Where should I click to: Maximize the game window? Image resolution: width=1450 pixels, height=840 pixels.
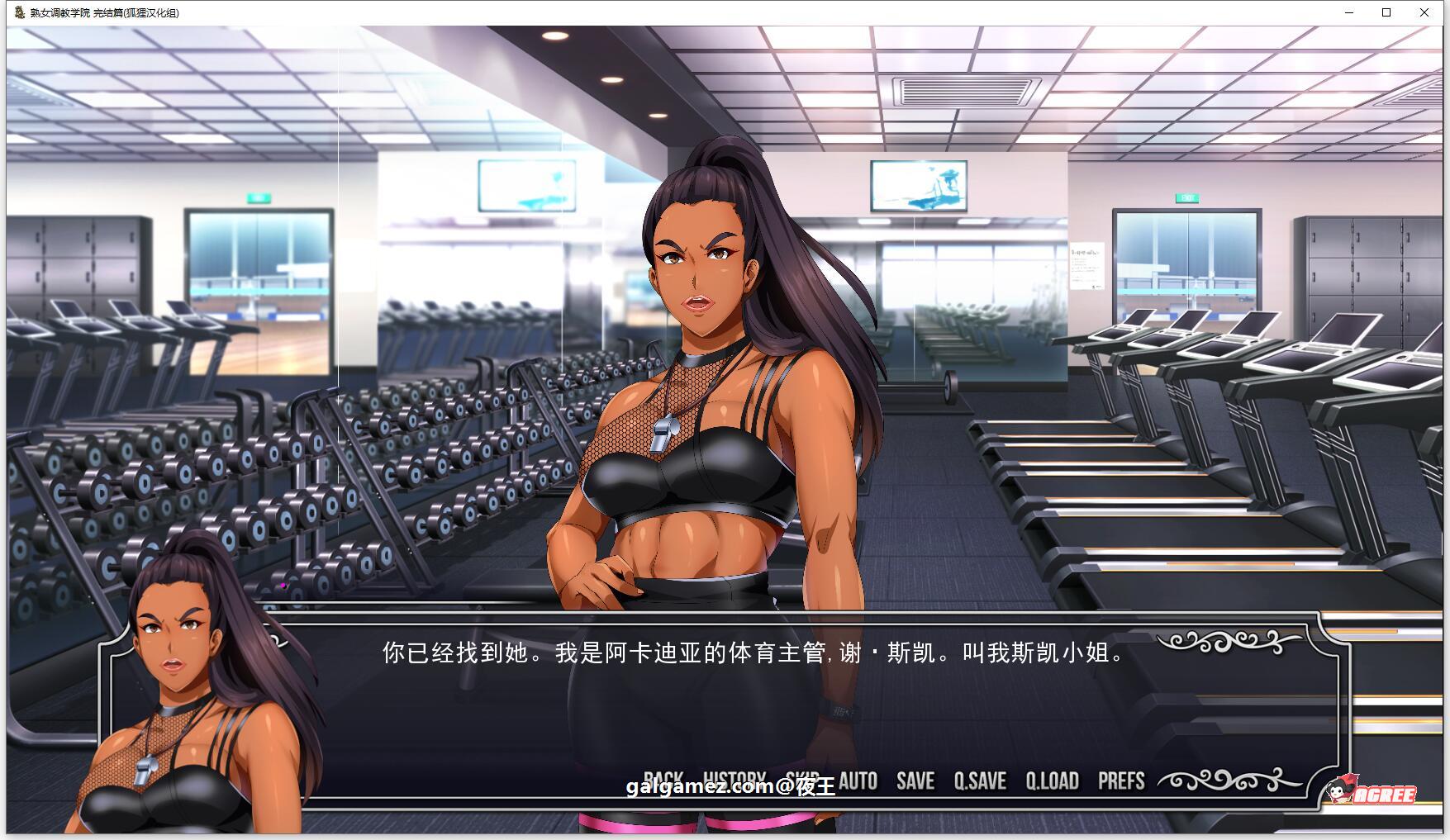[x=1386, y=12]
